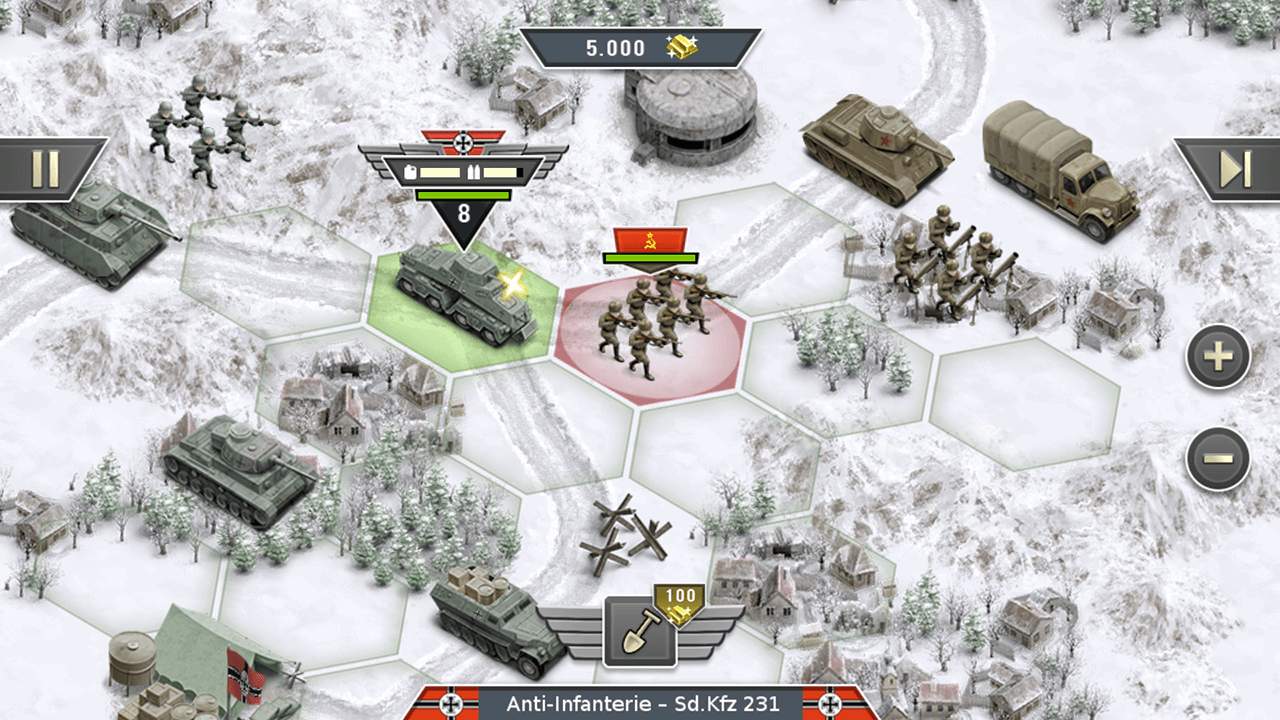The width and height of the screenshot is (1280, 720).
Task: Pause the game with the pause button
Action: pyautogui.click(x=46, y=168)
